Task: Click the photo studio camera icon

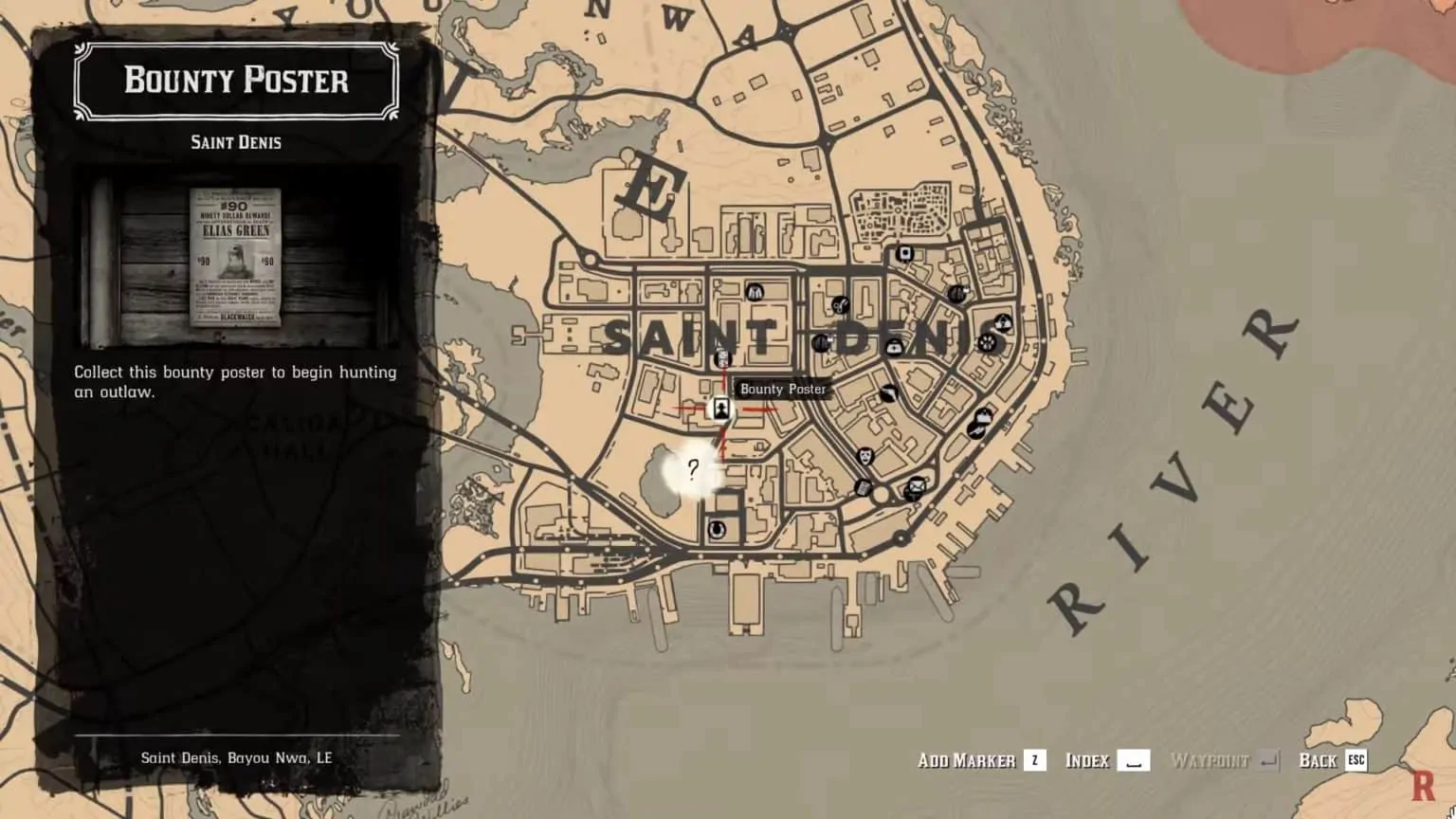Action: [x=905, y=253]
